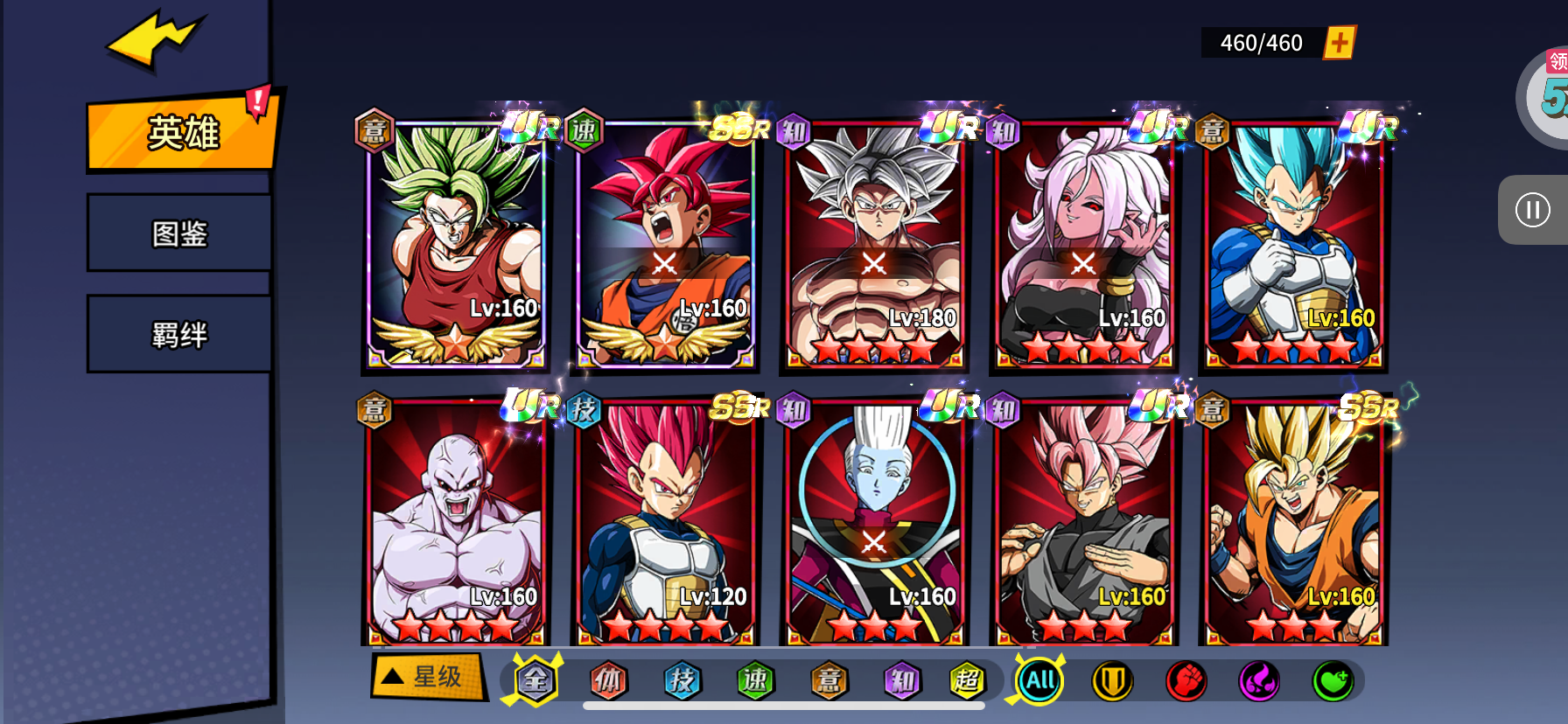Filter by the red fist attack role
This screenshot has width=1568, height=724.
[1186, 680]
